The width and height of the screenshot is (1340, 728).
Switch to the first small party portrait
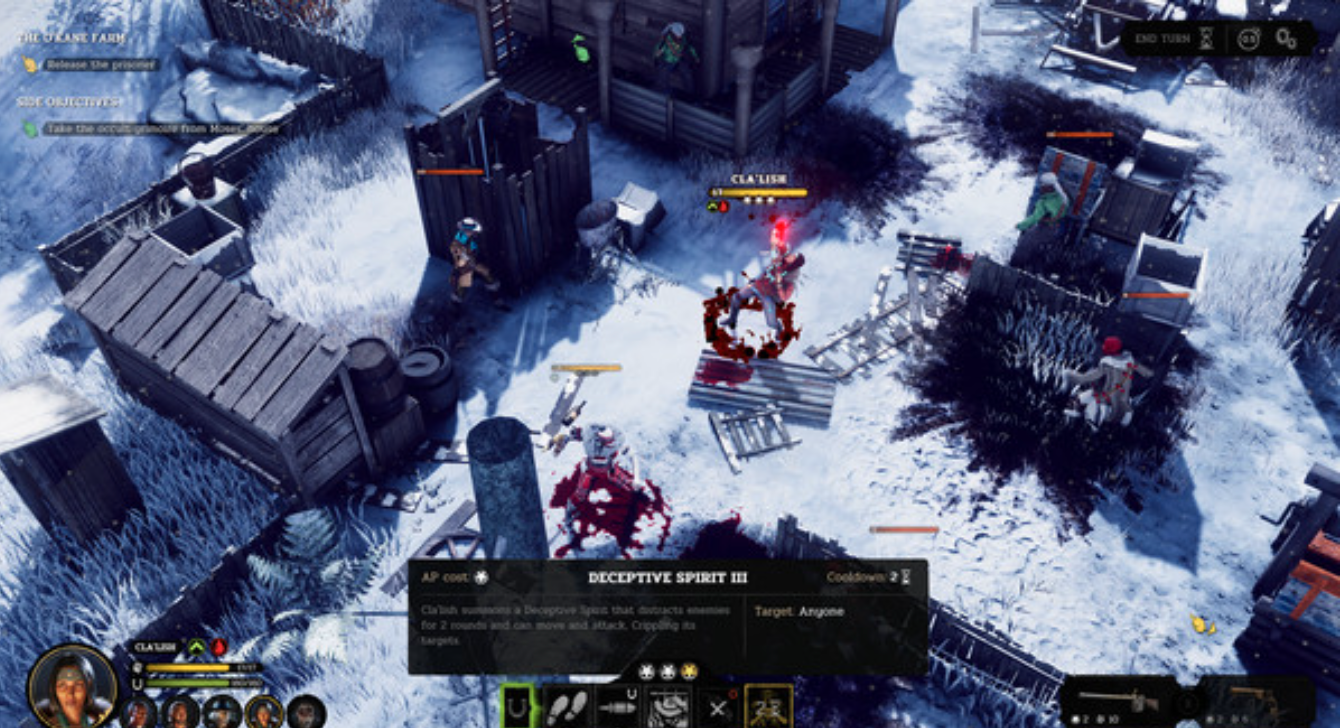click(x=139, y=712)
